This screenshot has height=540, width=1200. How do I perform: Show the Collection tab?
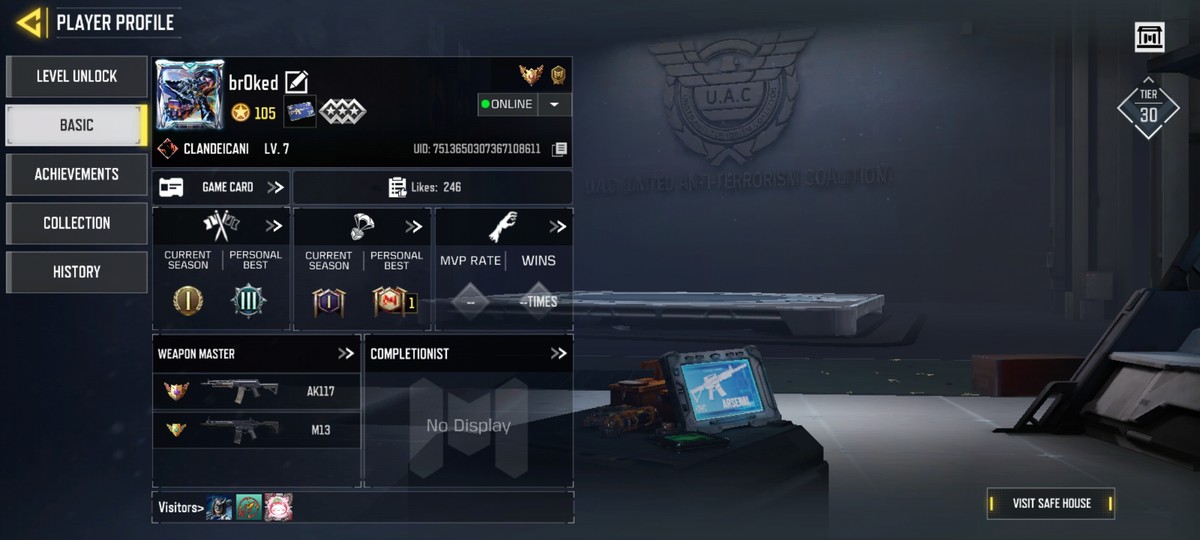click(77, 223)
